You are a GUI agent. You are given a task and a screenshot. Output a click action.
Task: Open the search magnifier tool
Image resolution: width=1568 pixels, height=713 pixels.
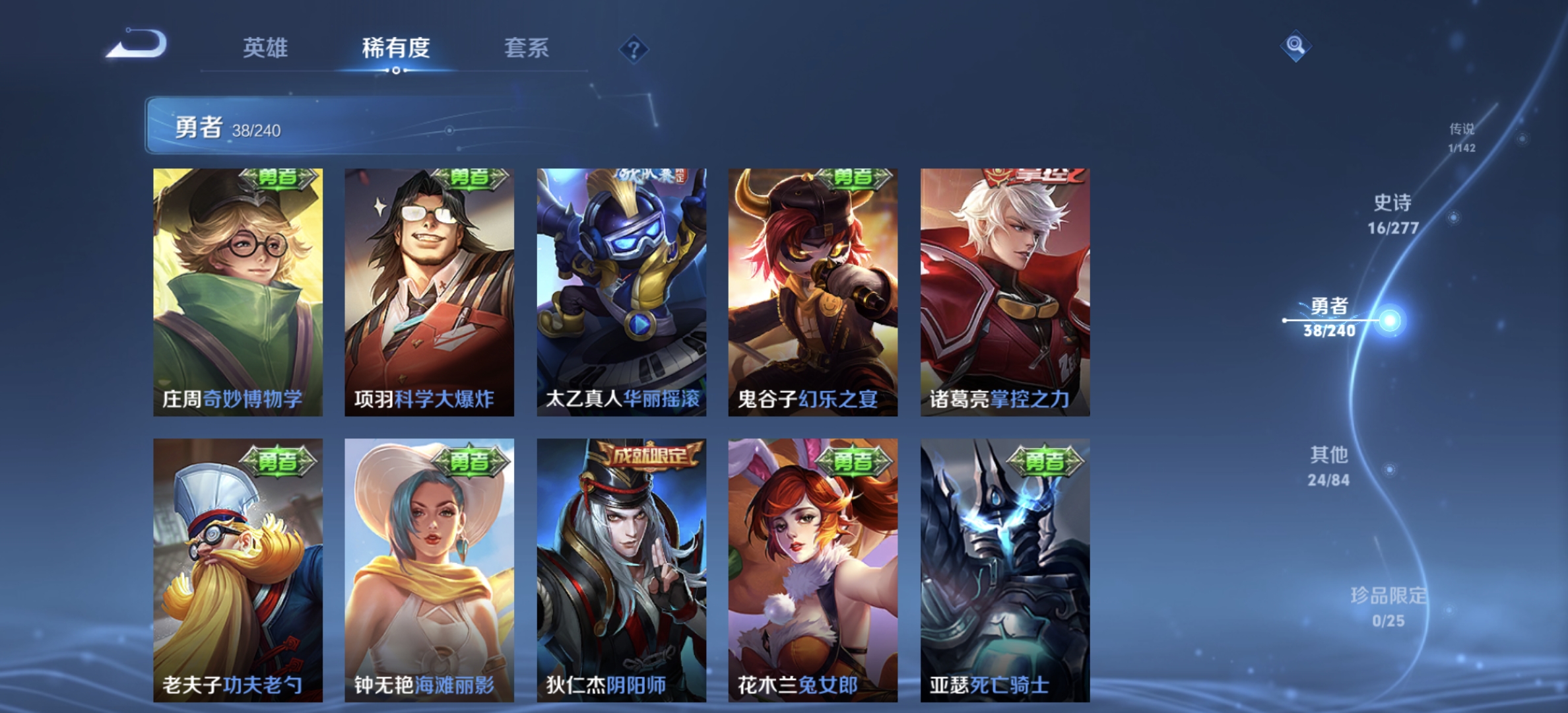(x=1296, y=46)
